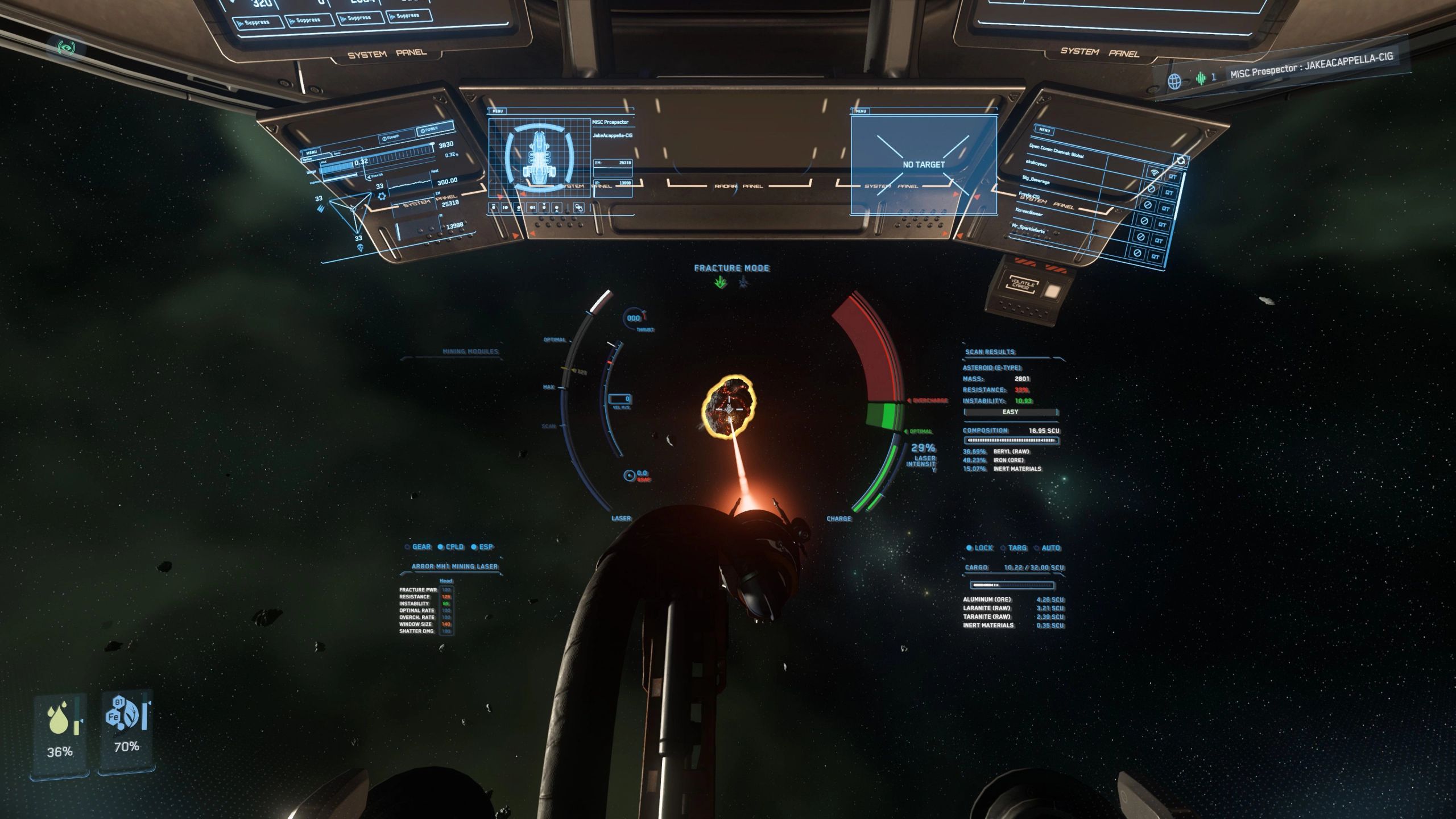
Task: Toggle the signal icon in akuboyasu's row
Action: tap(1154, 173)
